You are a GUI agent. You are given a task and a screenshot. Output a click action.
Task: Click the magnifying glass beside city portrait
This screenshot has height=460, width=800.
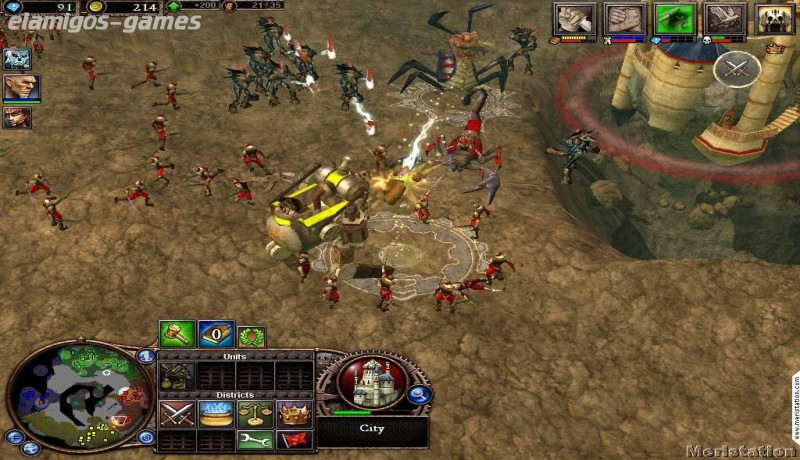pos(421,396)
